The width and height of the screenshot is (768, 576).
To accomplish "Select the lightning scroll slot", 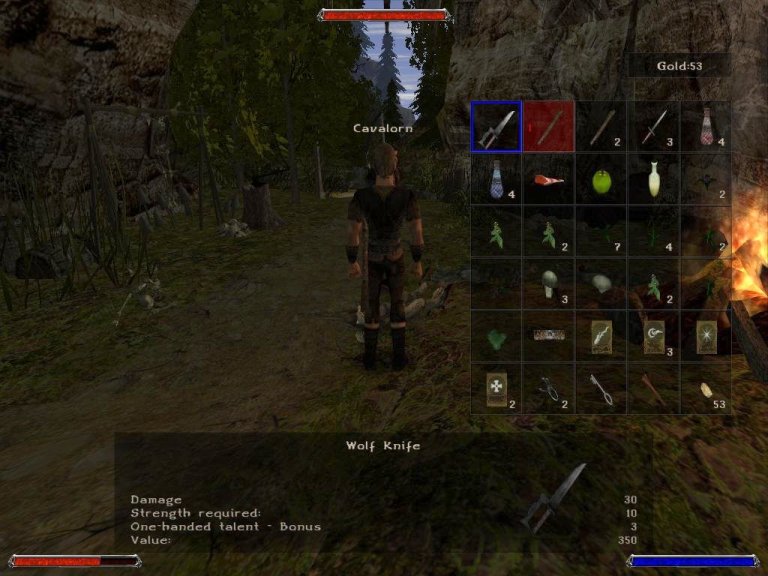I will 600,336.
